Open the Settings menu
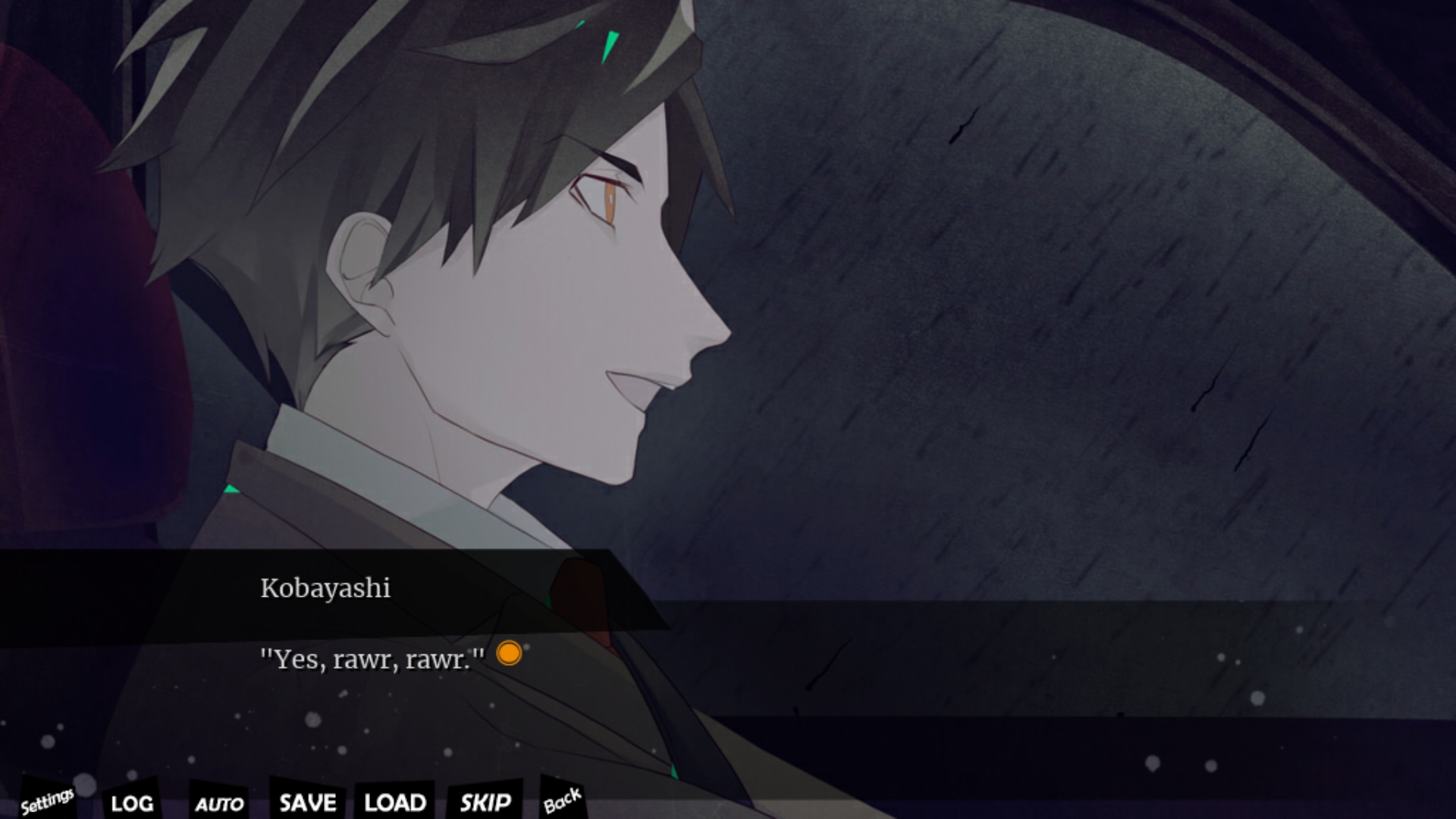1456x819 pixels. (x=47, y=800)
